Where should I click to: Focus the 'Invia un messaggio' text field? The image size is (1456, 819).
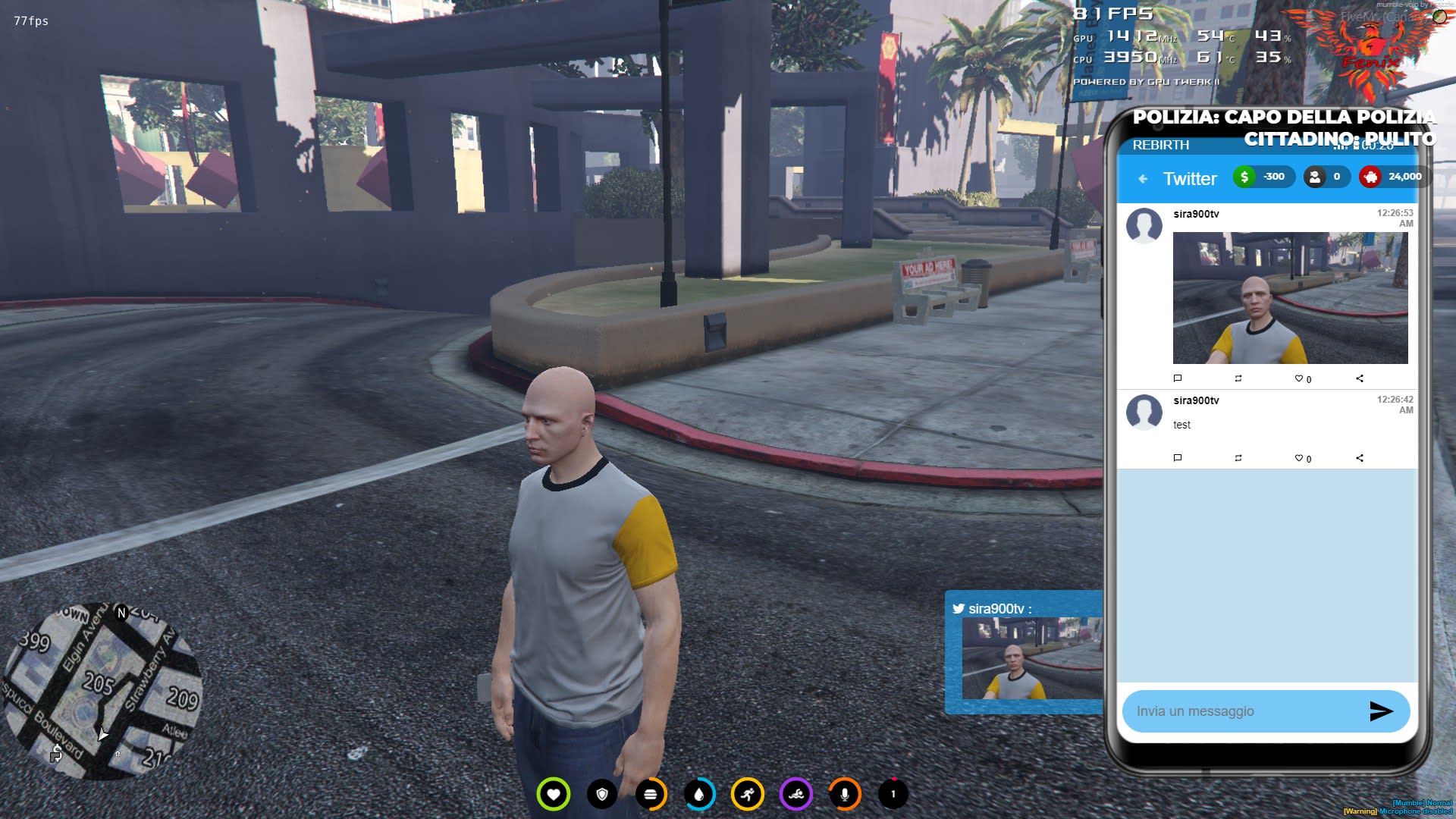(1244, 711)
